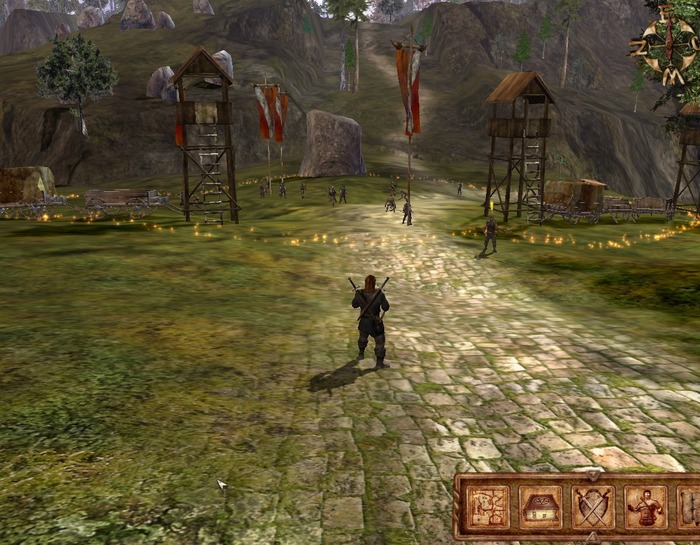Open the scroll journal icon

pyautogui.click(x=691, y=507)
